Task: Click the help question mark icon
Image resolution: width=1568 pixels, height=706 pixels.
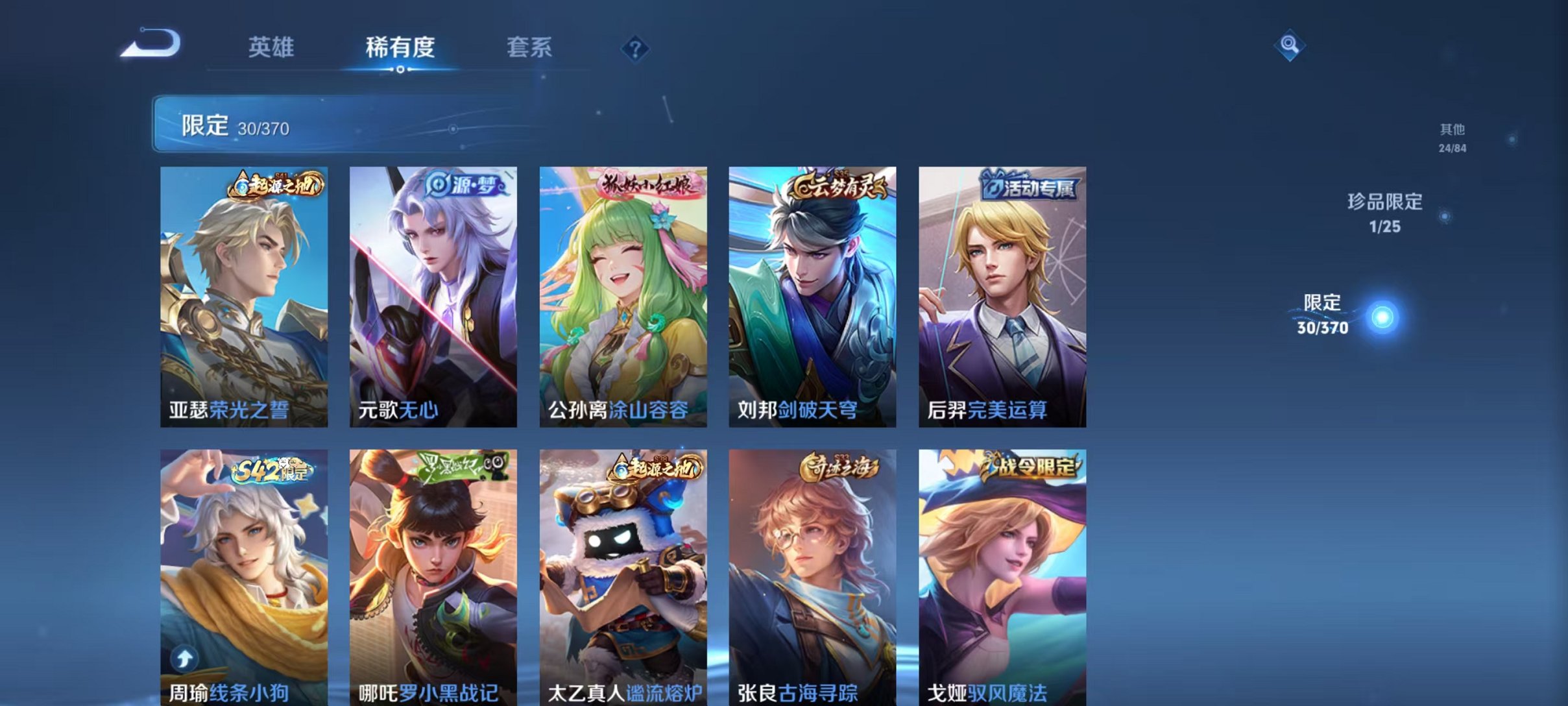Action: click(x=636, y=49)
